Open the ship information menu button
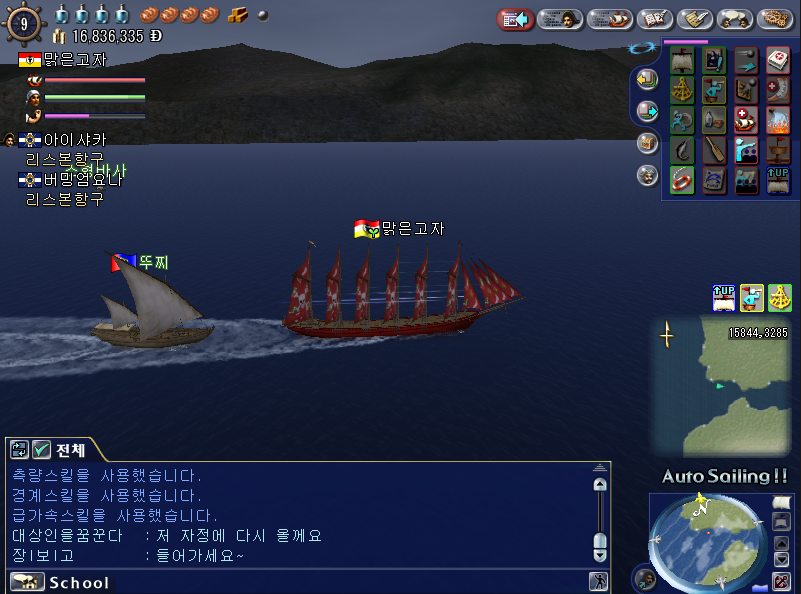The image size is (801, 594). coord(609,19)
